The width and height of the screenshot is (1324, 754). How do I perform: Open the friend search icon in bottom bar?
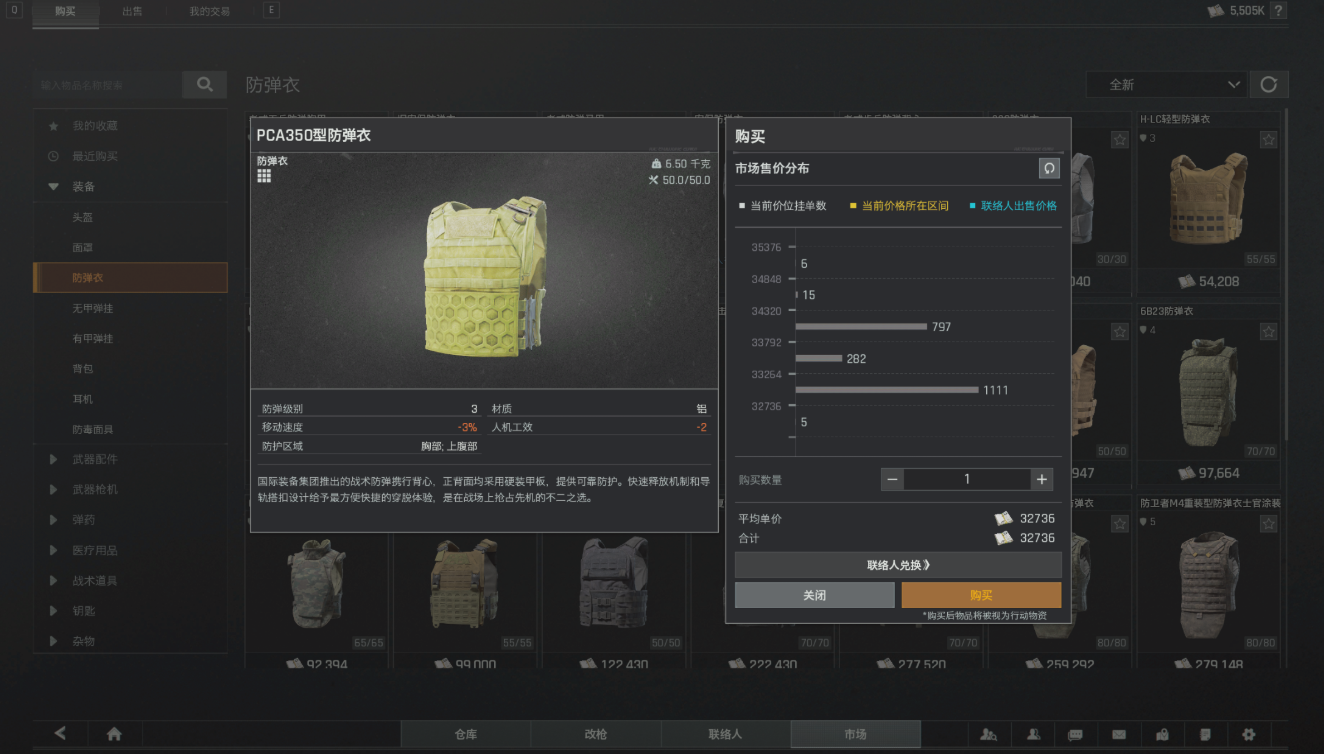coord(989,734)
